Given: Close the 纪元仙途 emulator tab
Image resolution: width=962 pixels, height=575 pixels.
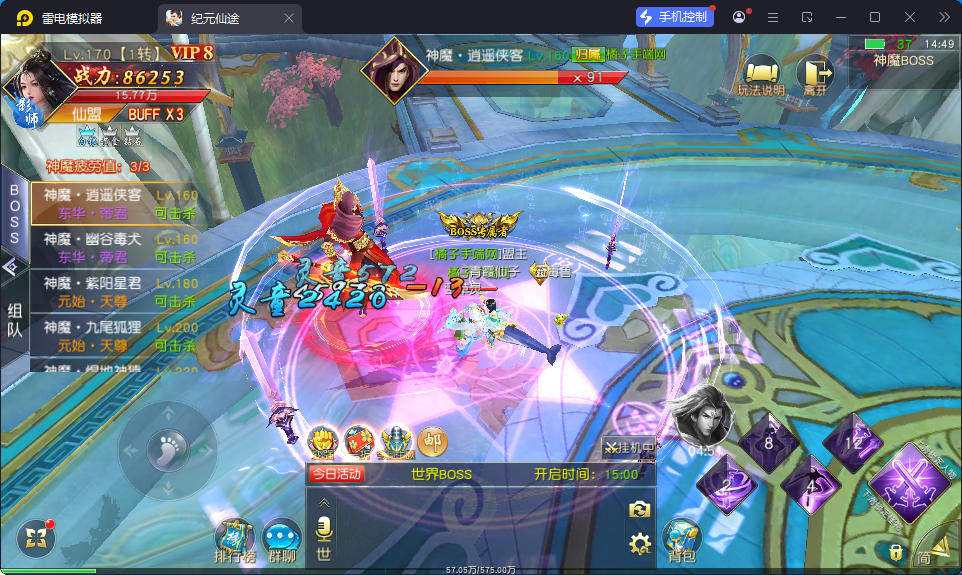Looking at the screenshot, I should point(289,18).
